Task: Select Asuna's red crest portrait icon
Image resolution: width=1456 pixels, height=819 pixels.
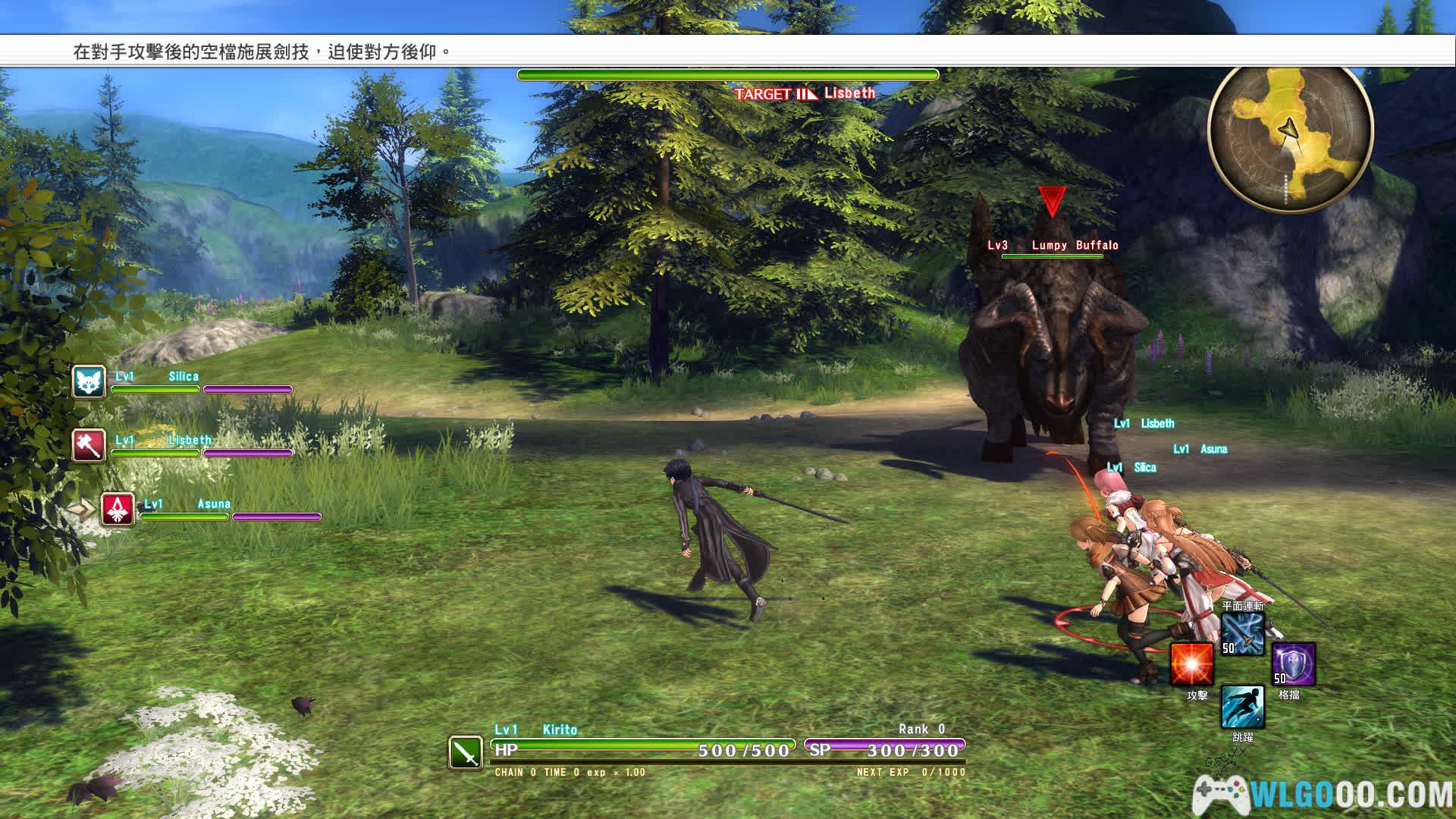Action: 118,509
